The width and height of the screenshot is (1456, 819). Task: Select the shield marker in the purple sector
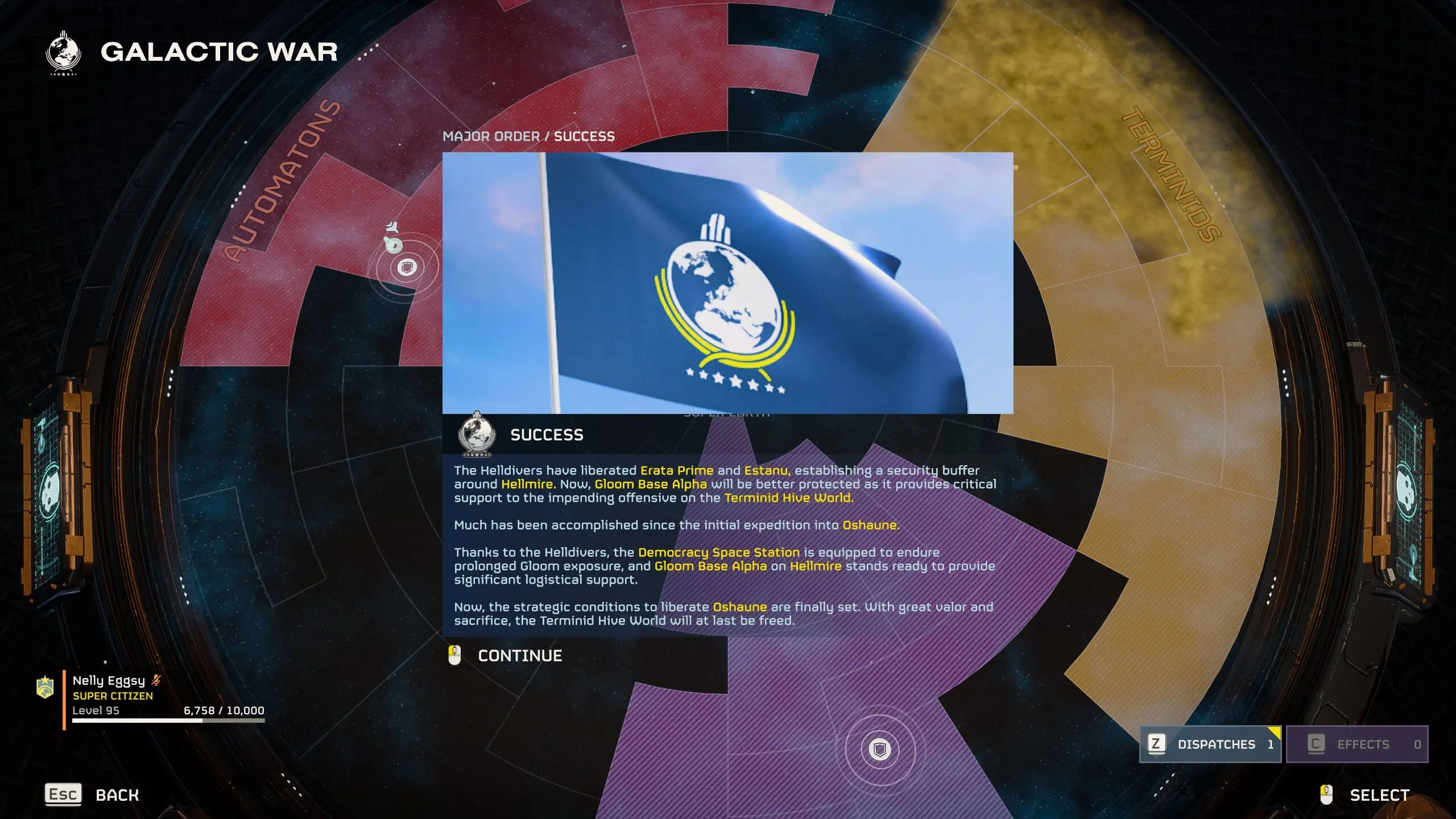pyautogui.click(x=880, y=749)
